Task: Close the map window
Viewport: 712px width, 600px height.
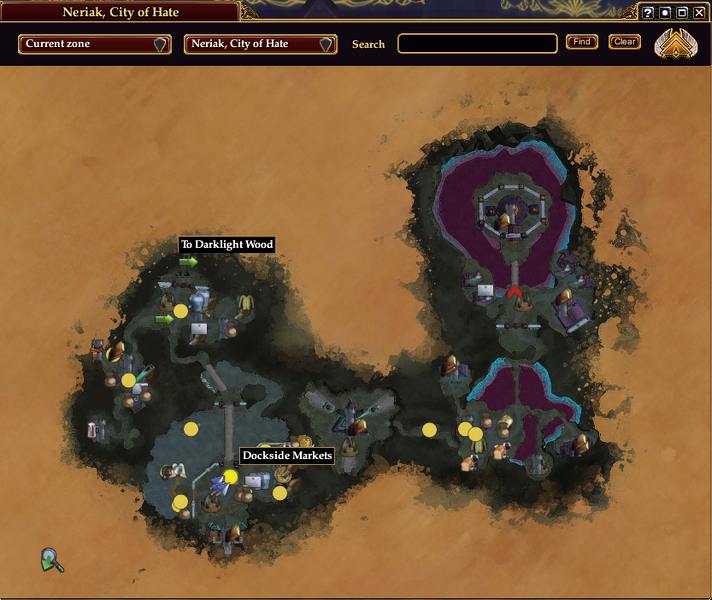Action: 699,13
